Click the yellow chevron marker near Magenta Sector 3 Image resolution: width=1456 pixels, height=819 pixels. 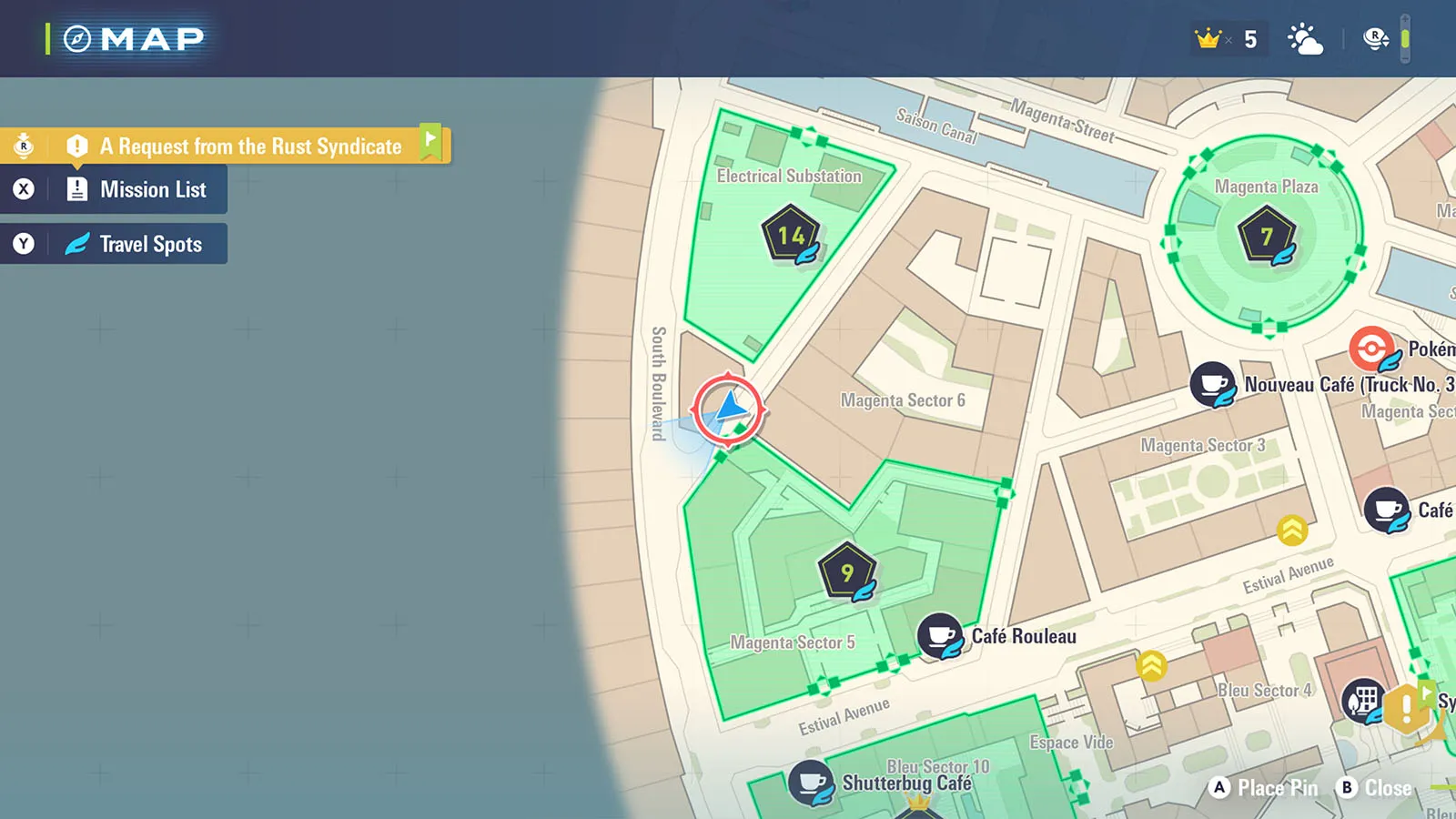[1292, 530]
